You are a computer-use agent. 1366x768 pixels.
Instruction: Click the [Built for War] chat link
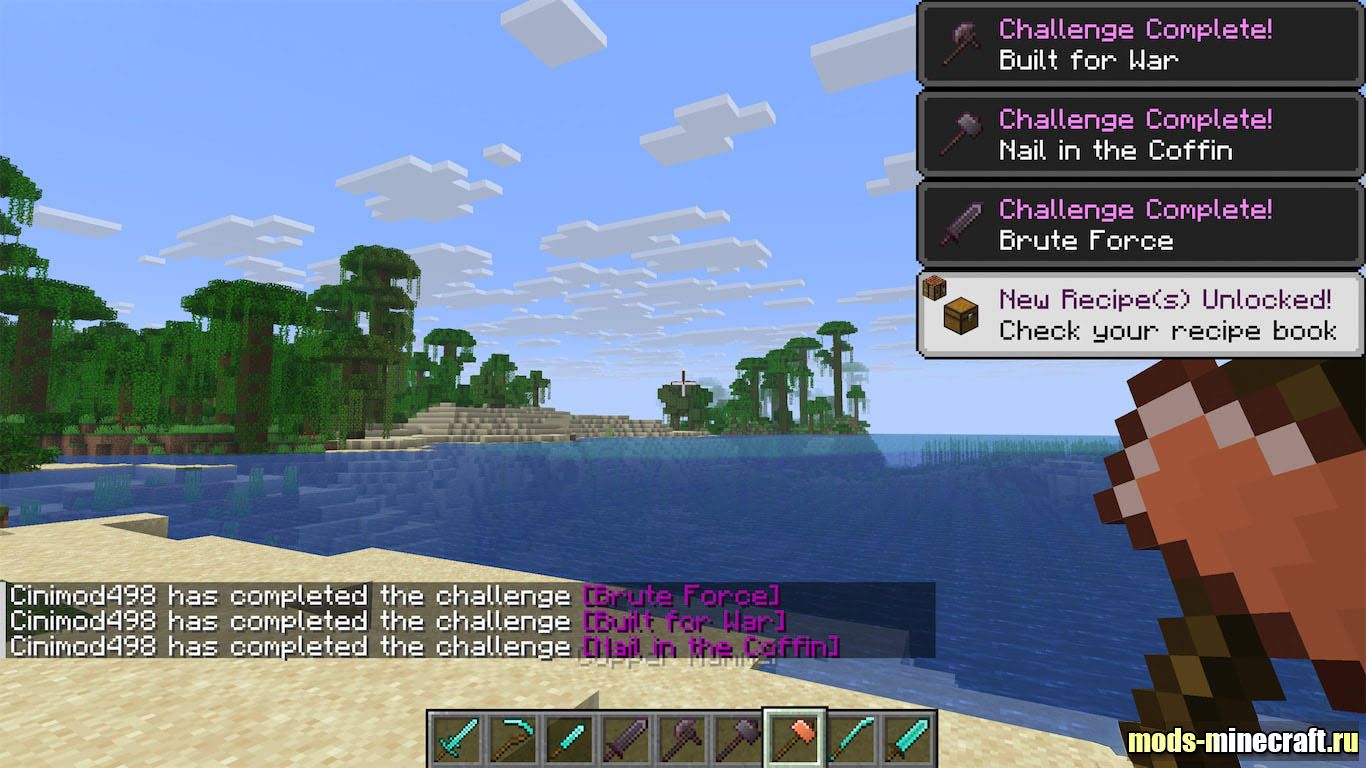(x=684, y=621)
